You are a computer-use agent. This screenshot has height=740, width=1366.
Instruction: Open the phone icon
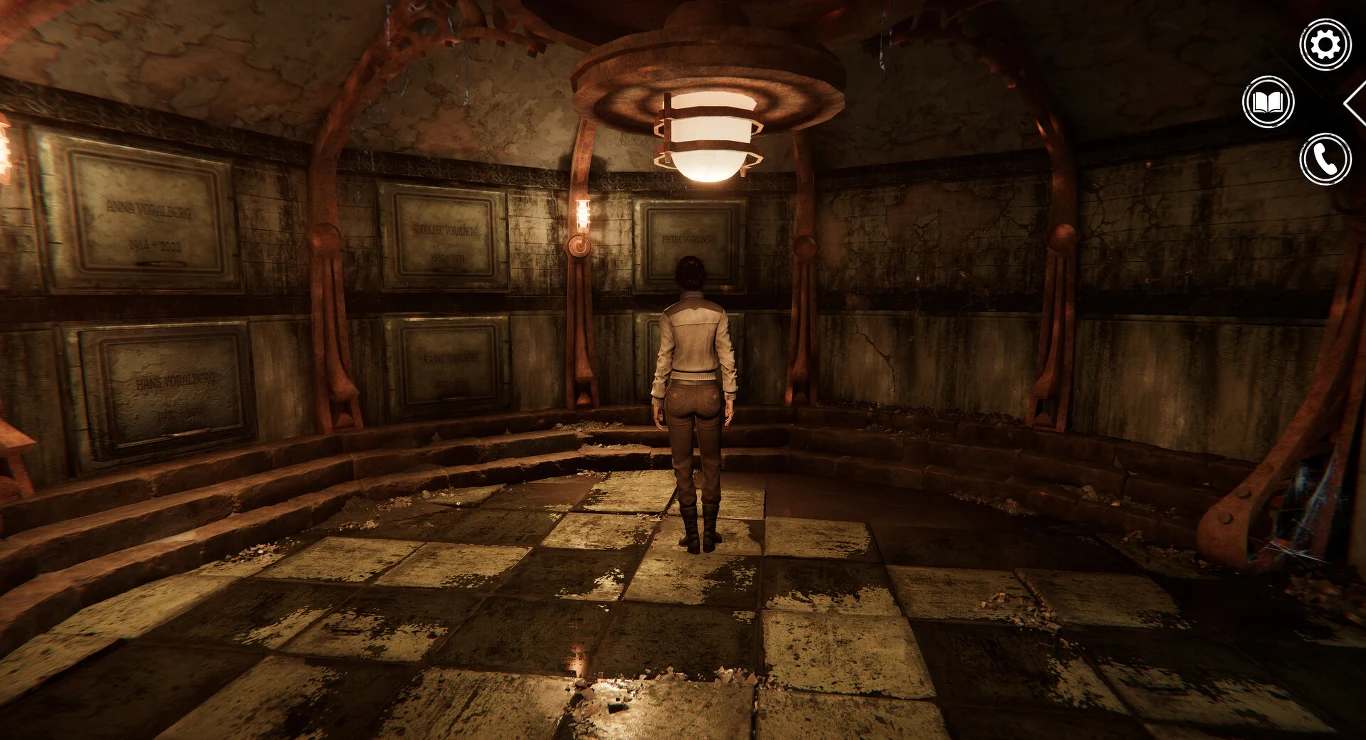(1324, 158)
